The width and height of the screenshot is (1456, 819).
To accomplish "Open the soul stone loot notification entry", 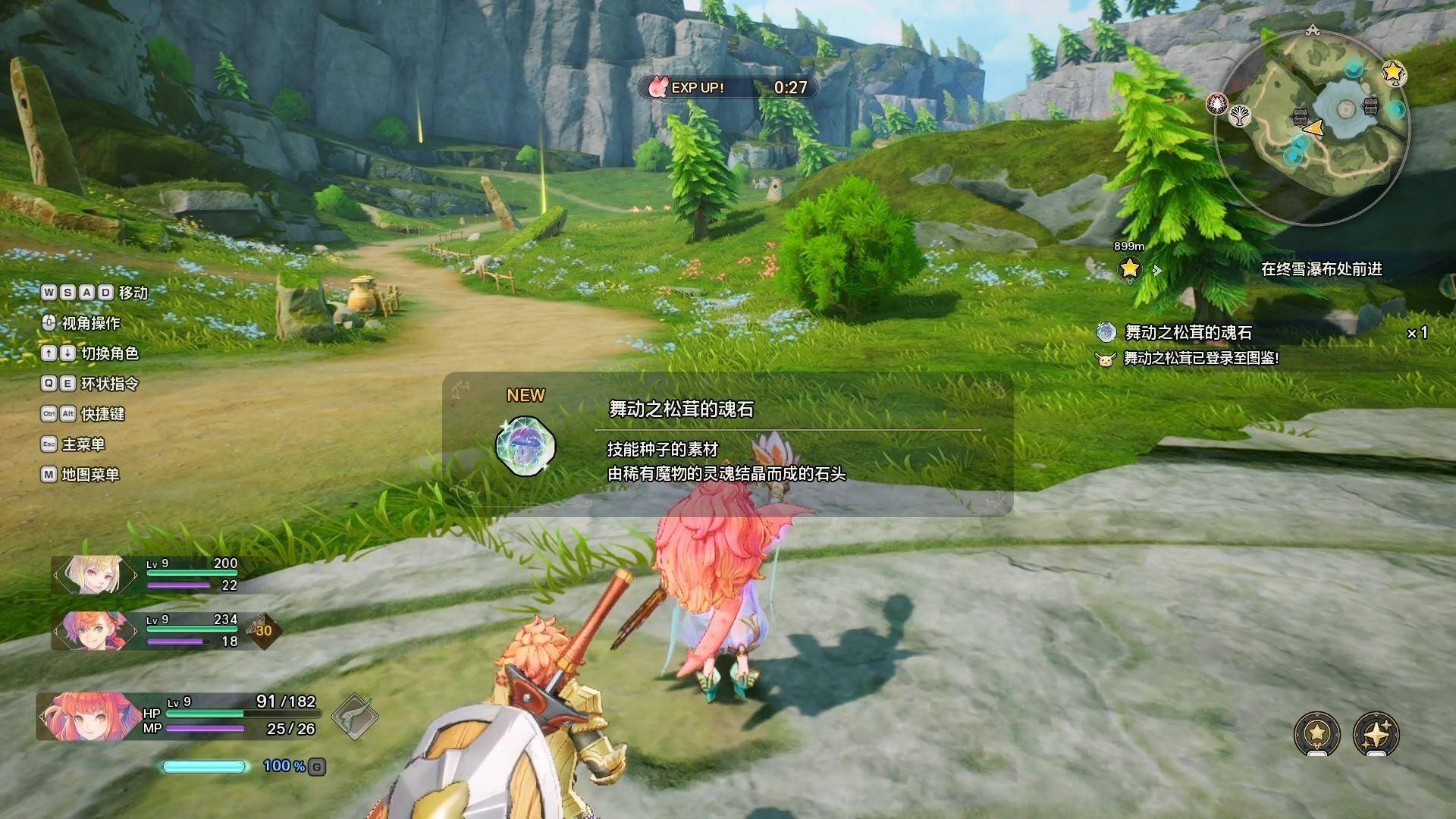I will tap(1188, 332).
